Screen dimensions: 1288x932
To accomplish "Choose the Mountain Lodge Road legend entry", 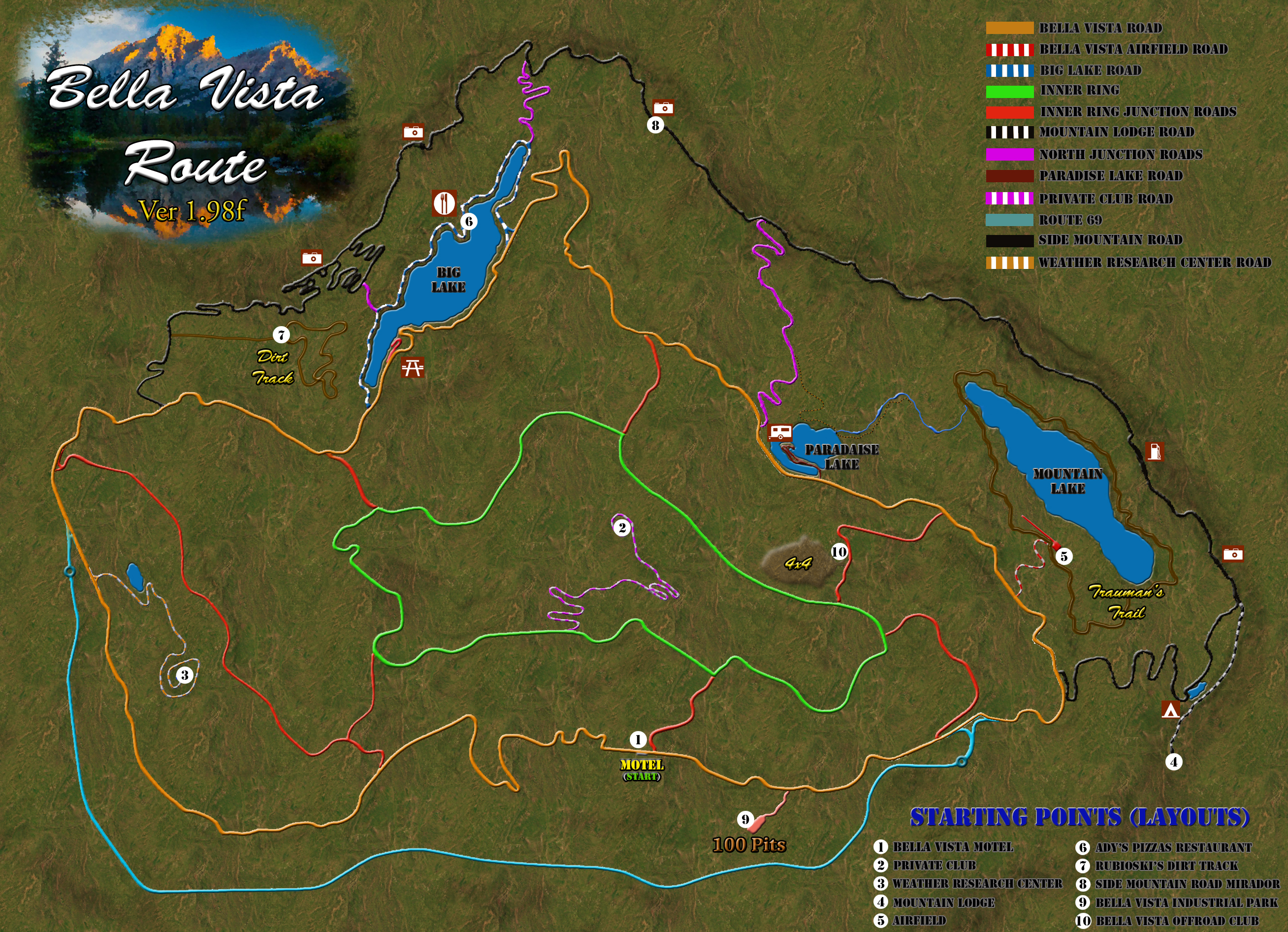I will [x=1116, y=132].
